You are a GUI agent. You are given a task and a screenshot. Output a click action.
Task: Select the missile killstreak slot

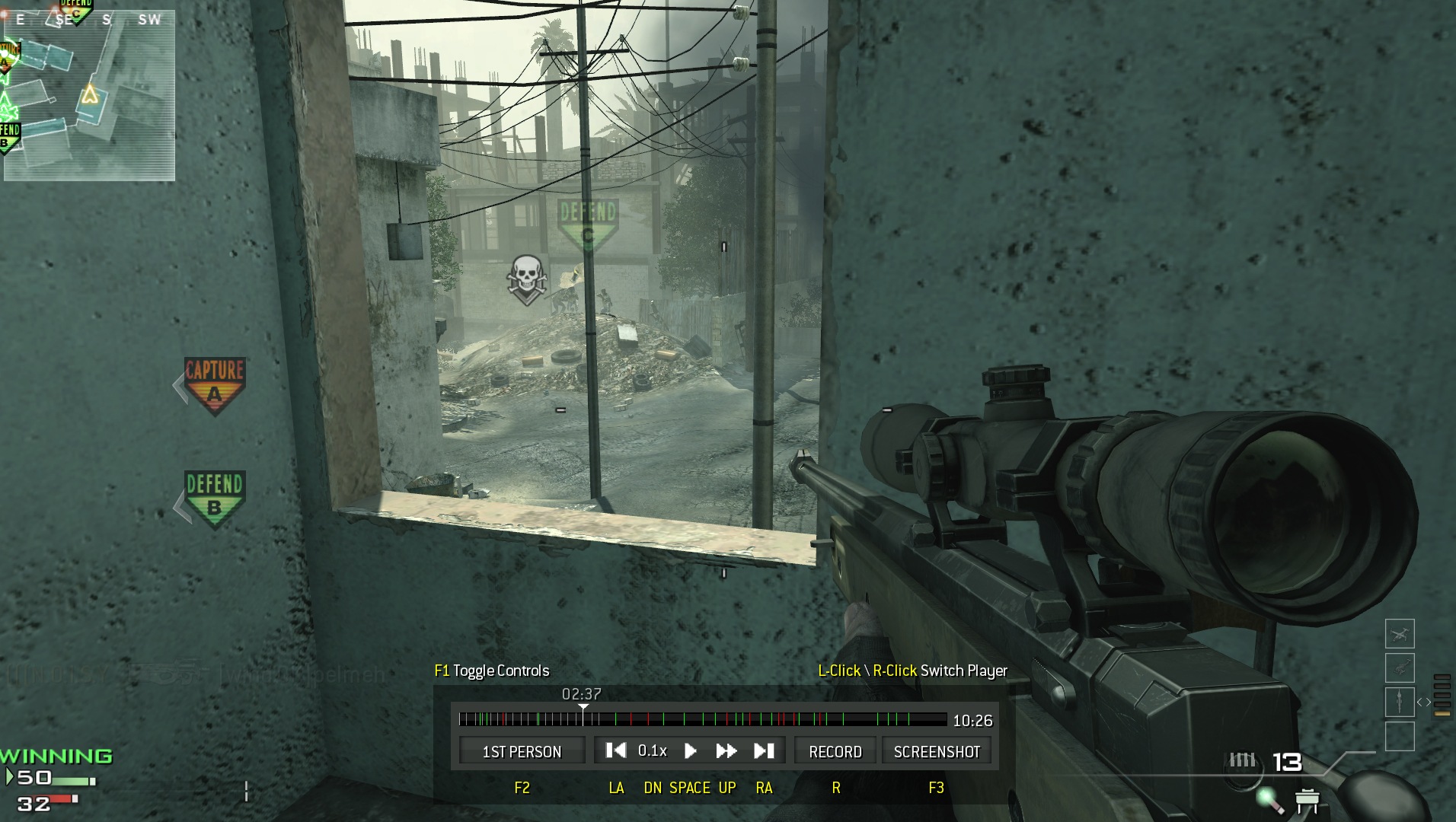pyautogui.click(x=1400, y=702)
